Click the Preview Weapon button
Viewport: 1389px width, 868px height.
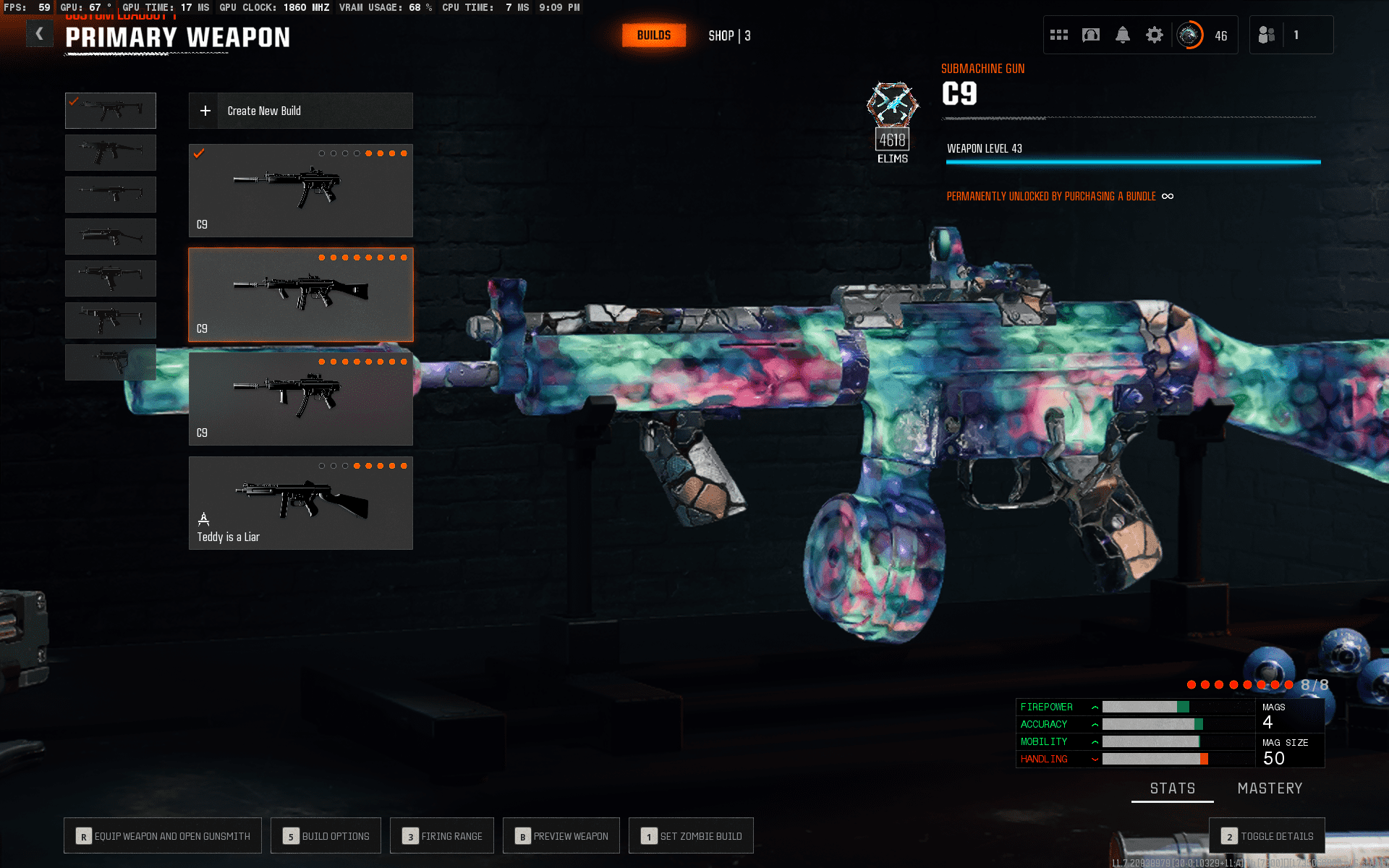[x=561, y=836]
